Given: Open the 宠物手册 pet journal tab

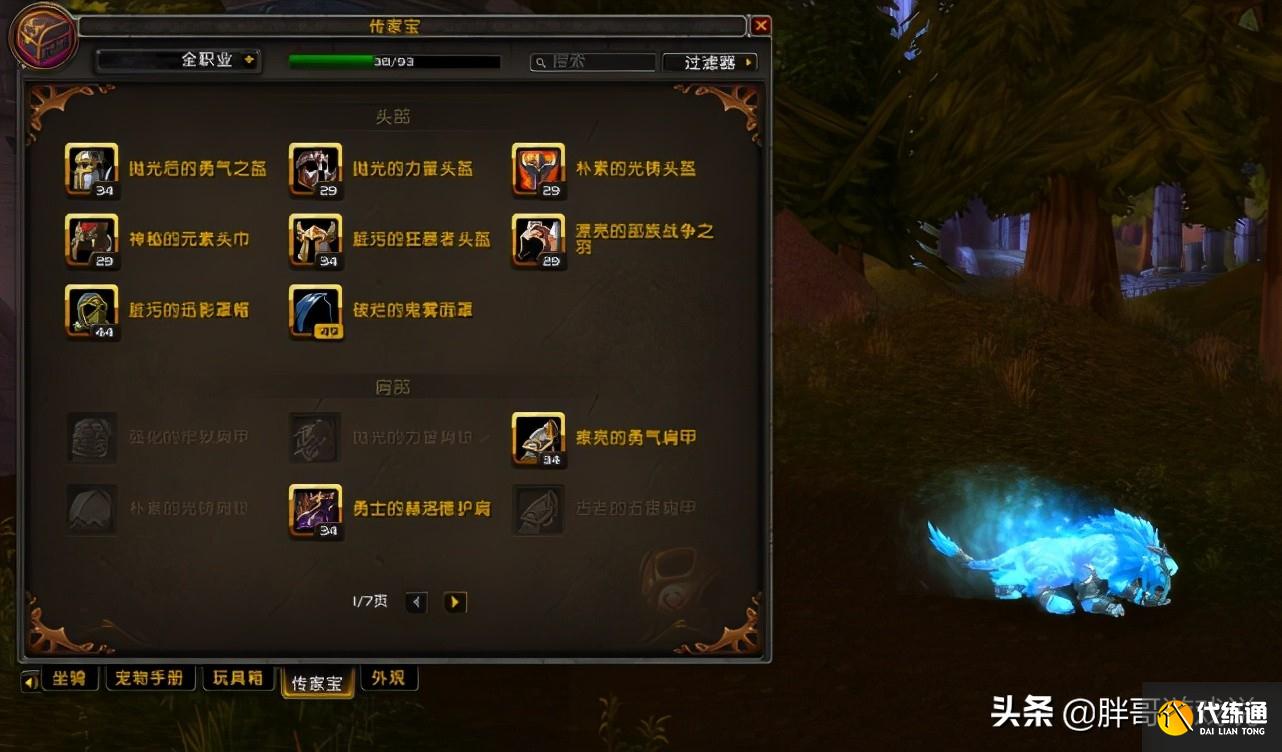Looking at the screenshot, I should 150,678.
